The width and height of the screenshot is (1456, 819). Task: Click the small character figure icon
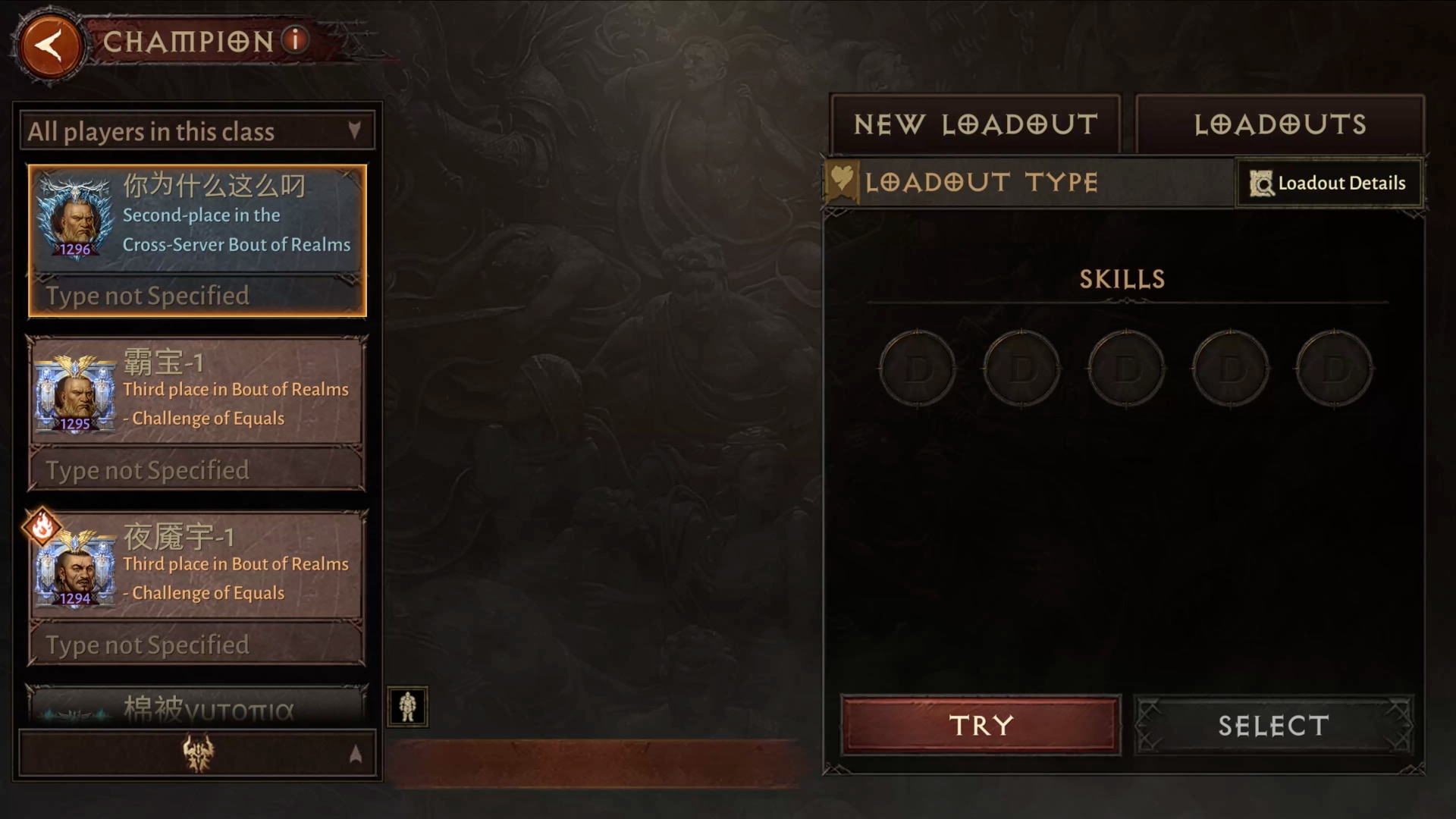[x=407, y=707]
